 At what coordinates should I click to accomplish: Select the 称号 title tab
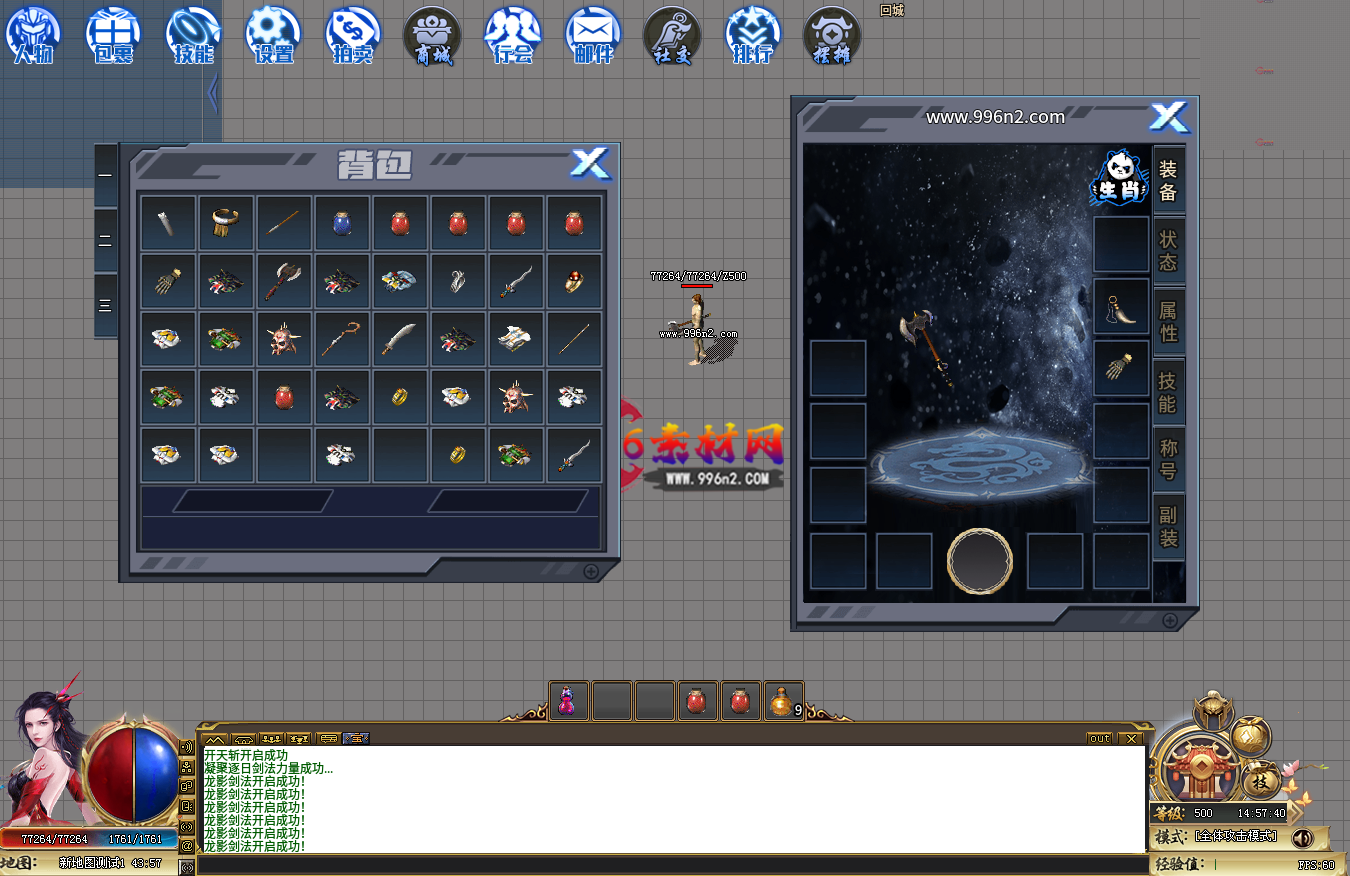point(1168,457)
